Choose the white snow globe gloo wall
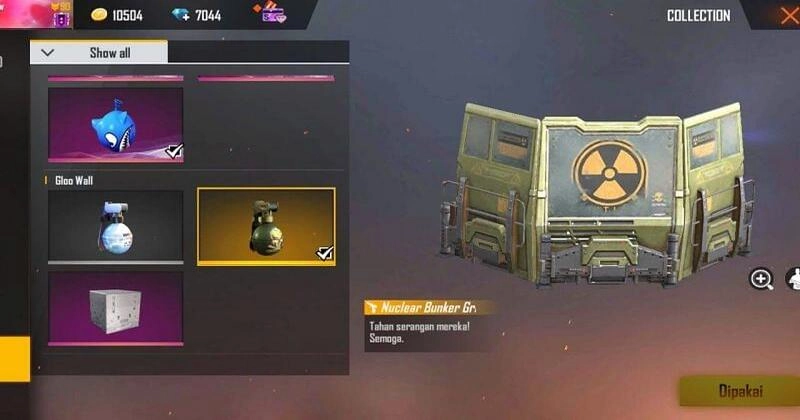Viewport: 800px width, 420px height. (115, 226)
